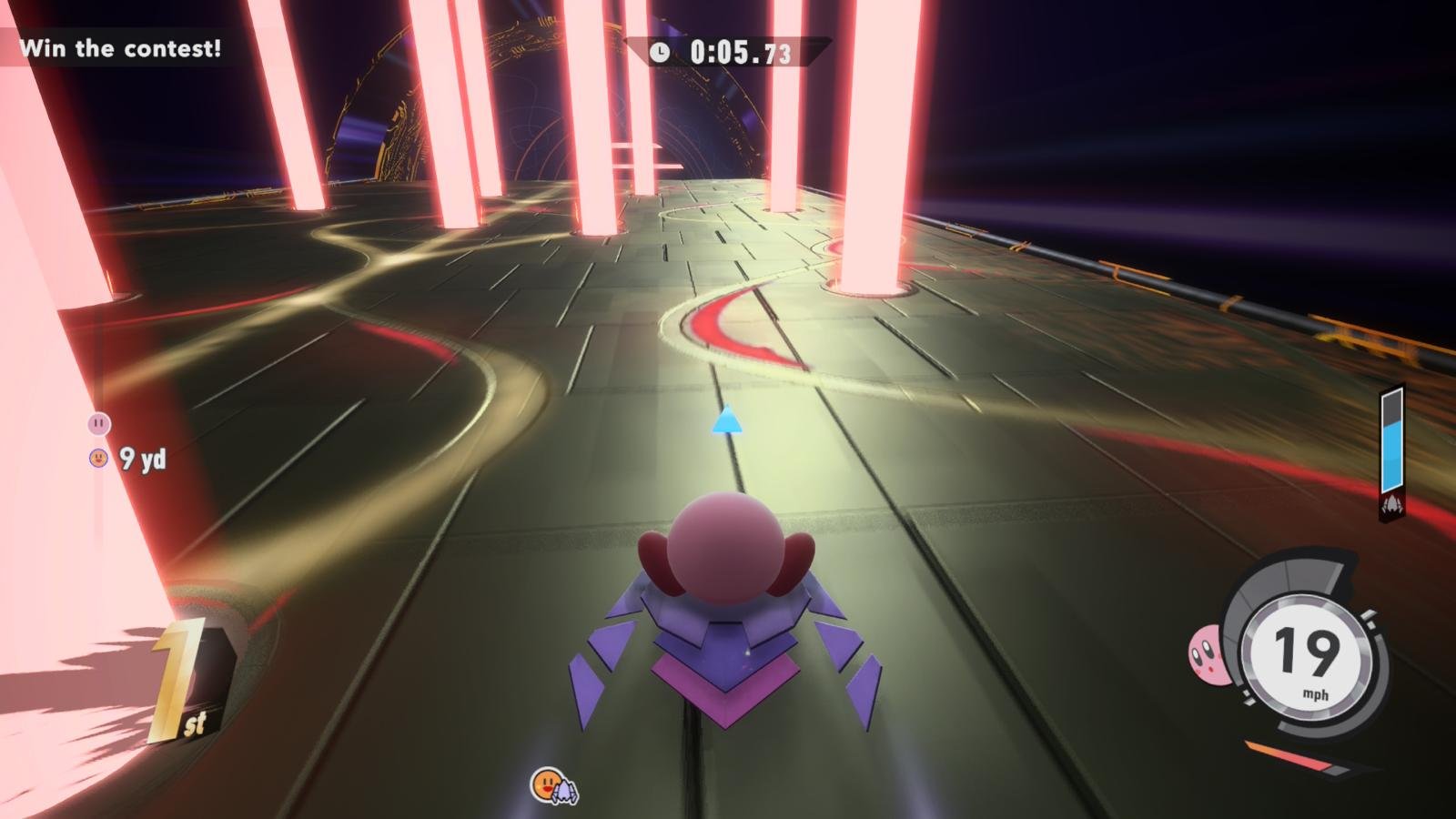Viewport: 1456px width, 819px height.
Task: Select the Kirby portrait beside the speedometer
Action: coord(1205,652)
